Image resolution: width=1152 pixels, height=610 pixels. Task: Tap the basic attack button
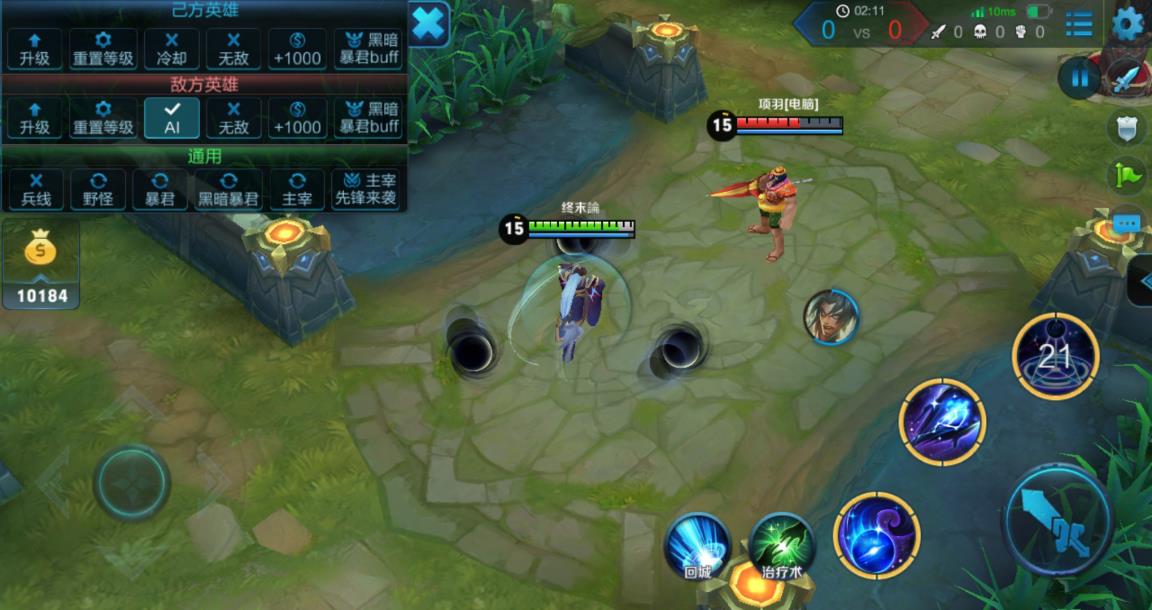click(x=1057, y=520)
